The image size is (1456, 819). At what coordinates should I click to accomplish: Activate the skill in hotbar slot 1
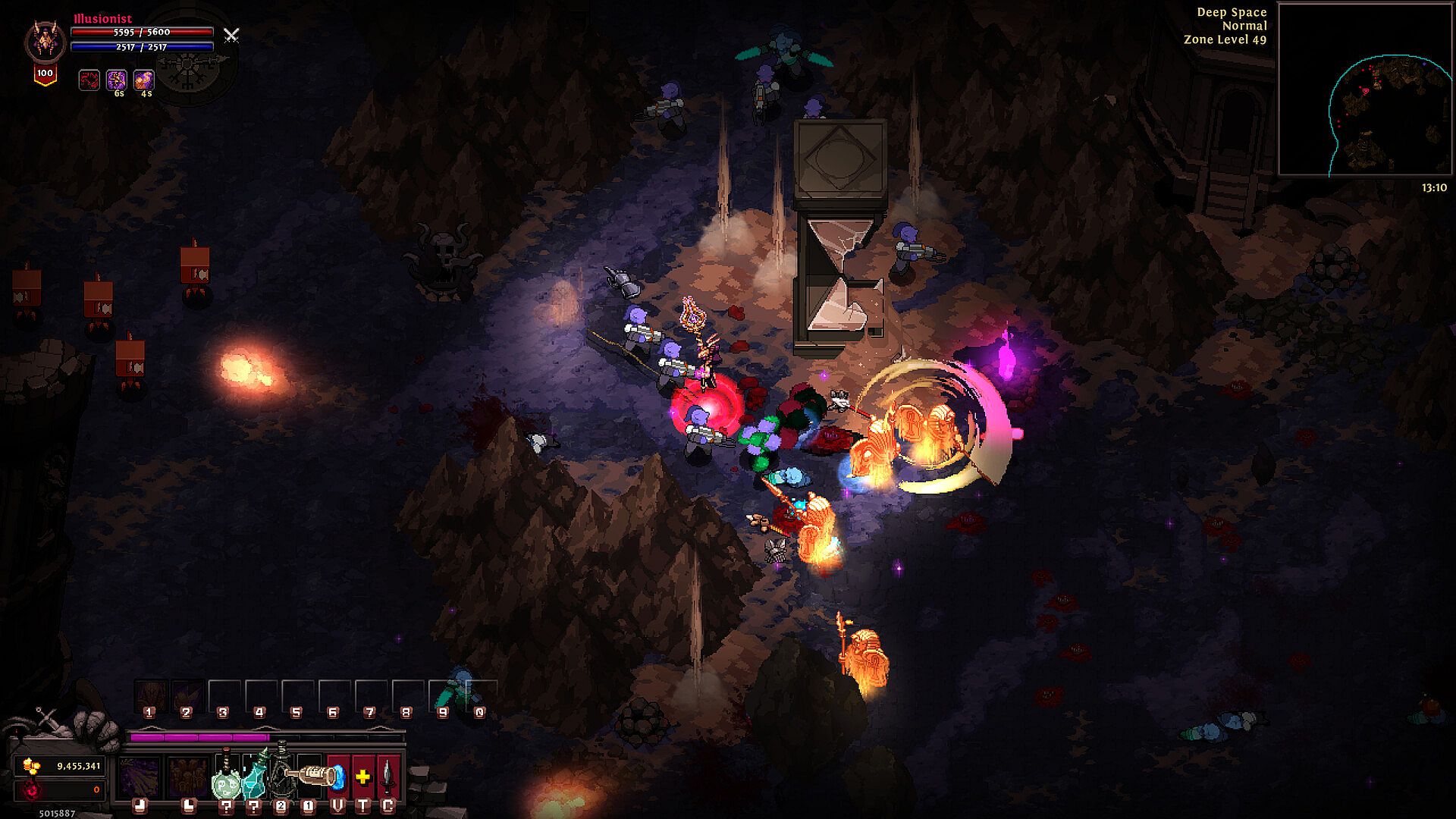(x=149, y=695)
